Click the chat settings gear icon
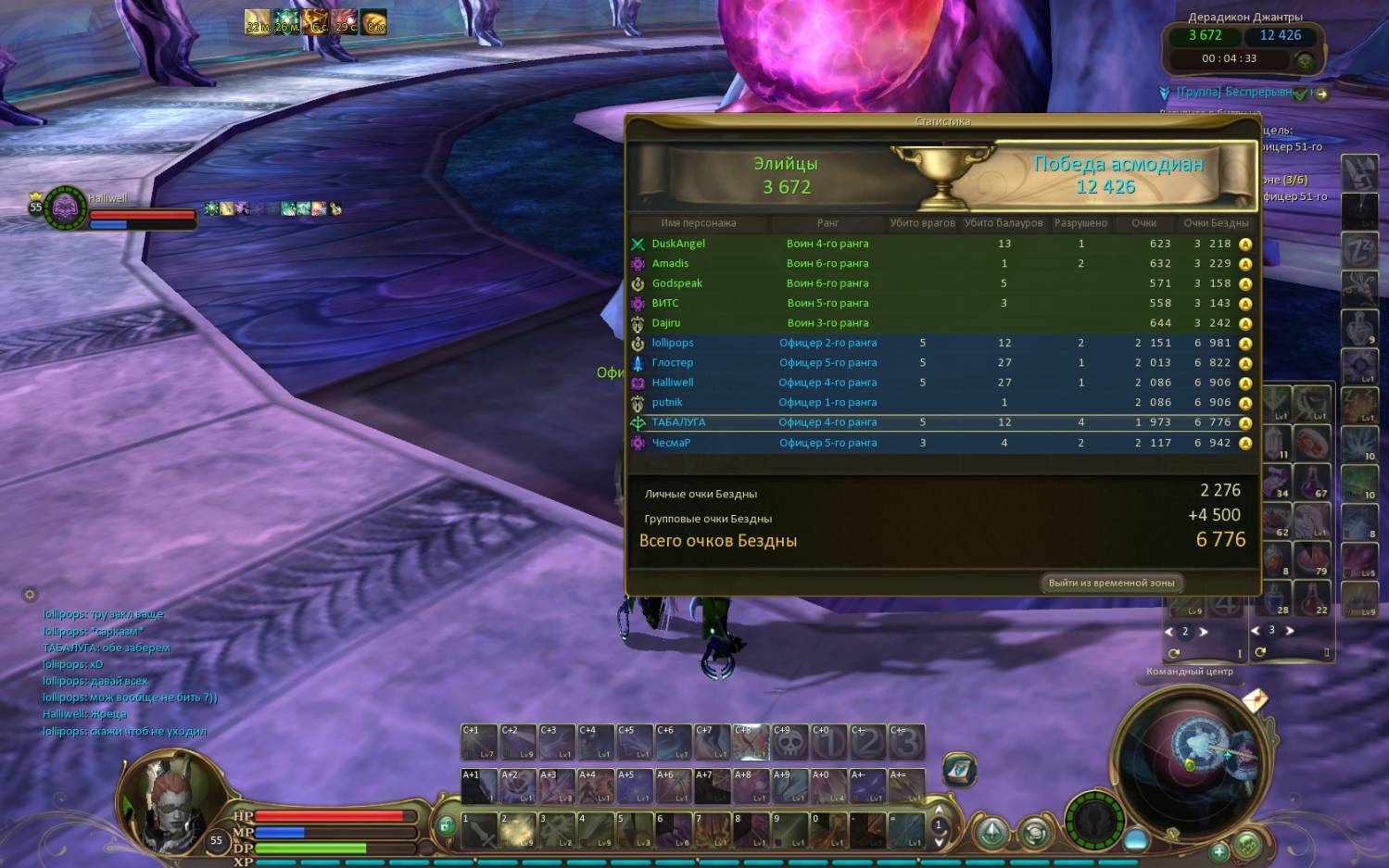 [x=30, y=595]
